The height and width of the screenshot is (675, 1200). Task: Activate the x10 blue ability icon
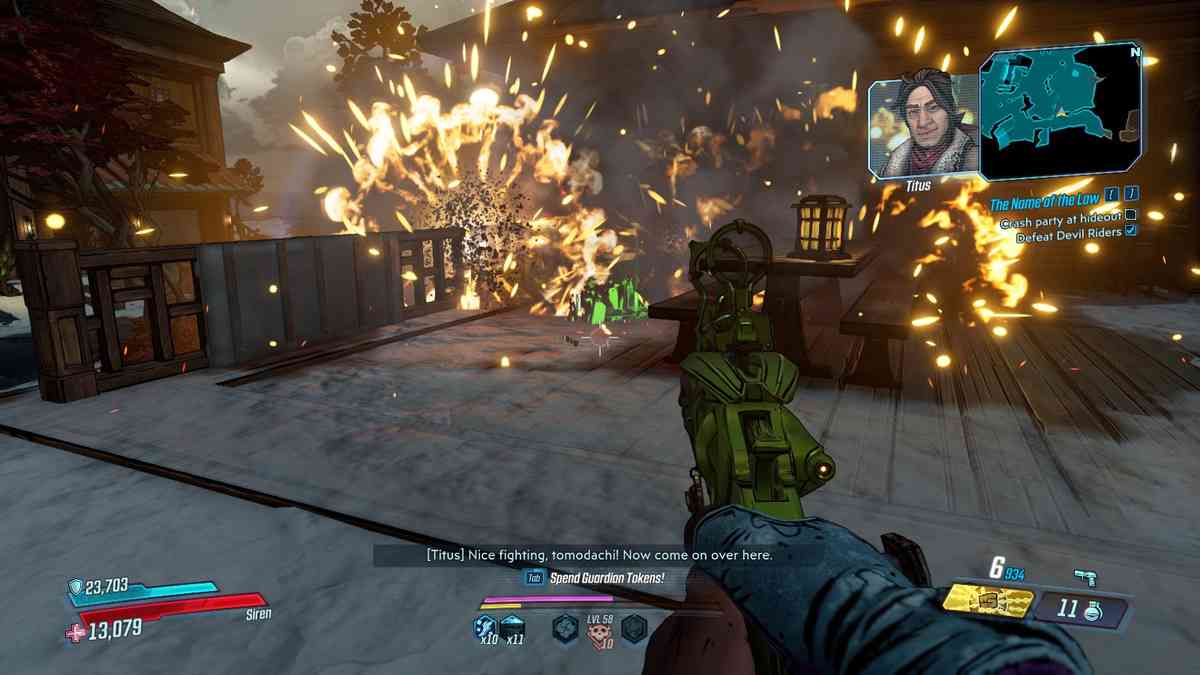pyautogui.click(x=485, y=629)
